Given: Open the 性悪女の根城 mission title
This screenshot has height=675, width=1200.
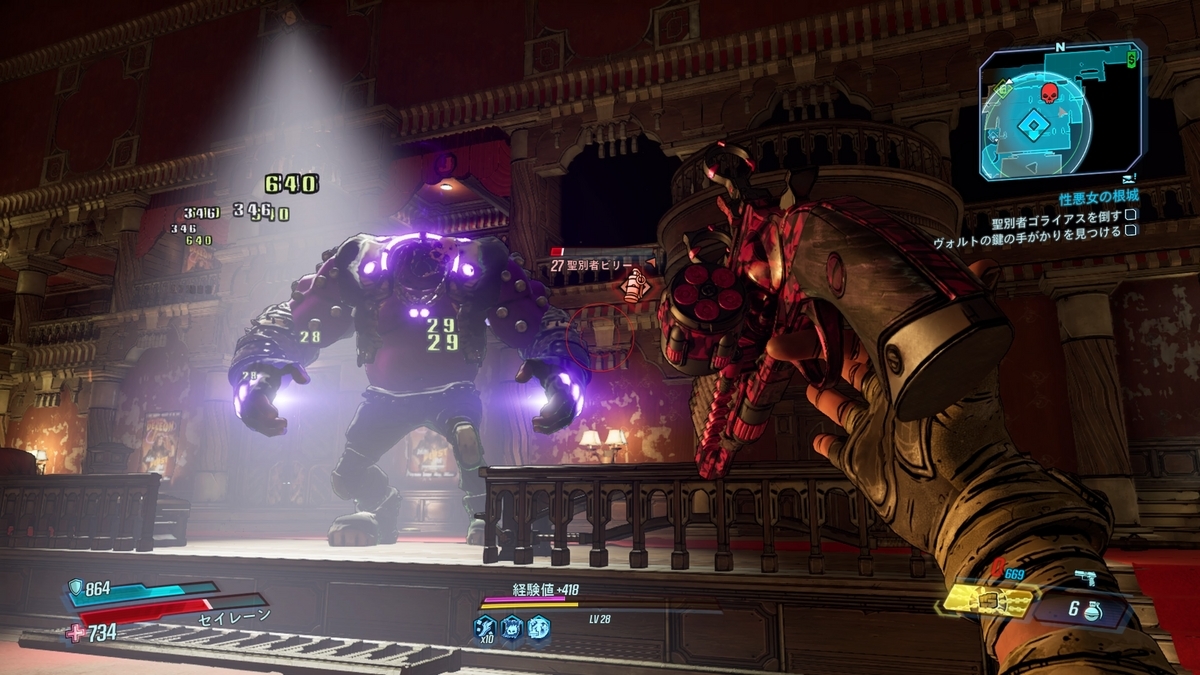Looking at the screenshot, I should (1098, 197).
